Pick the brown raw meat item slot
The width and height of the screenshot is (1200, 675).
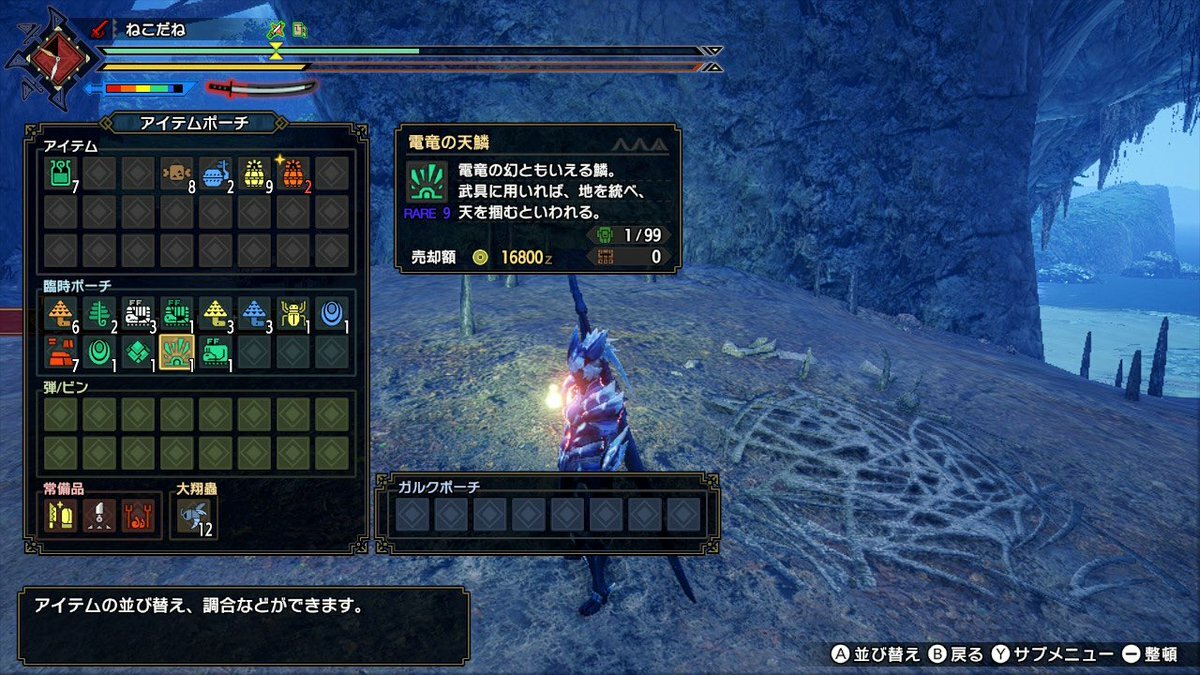coord(177,174)
